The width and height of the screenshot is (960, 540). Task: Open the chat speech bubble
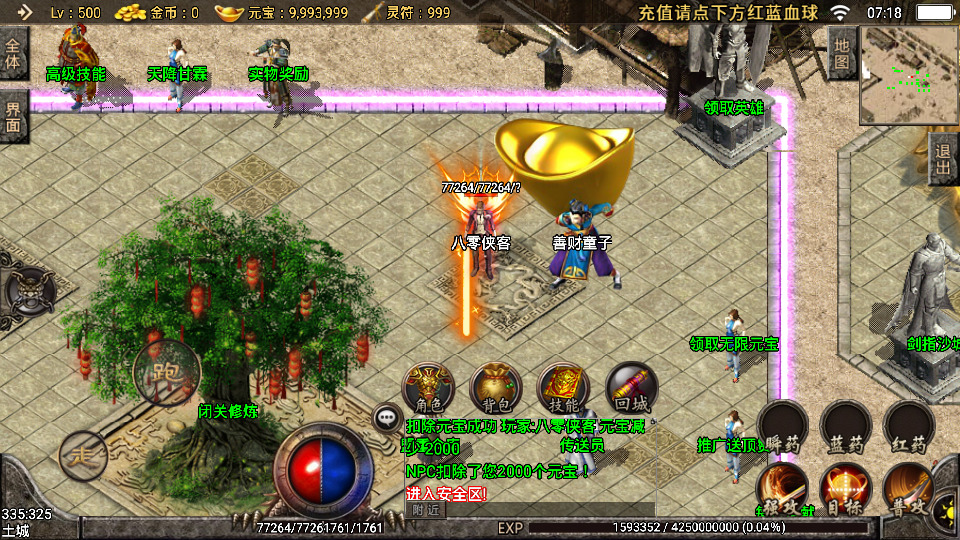click(x=387, y=418)
